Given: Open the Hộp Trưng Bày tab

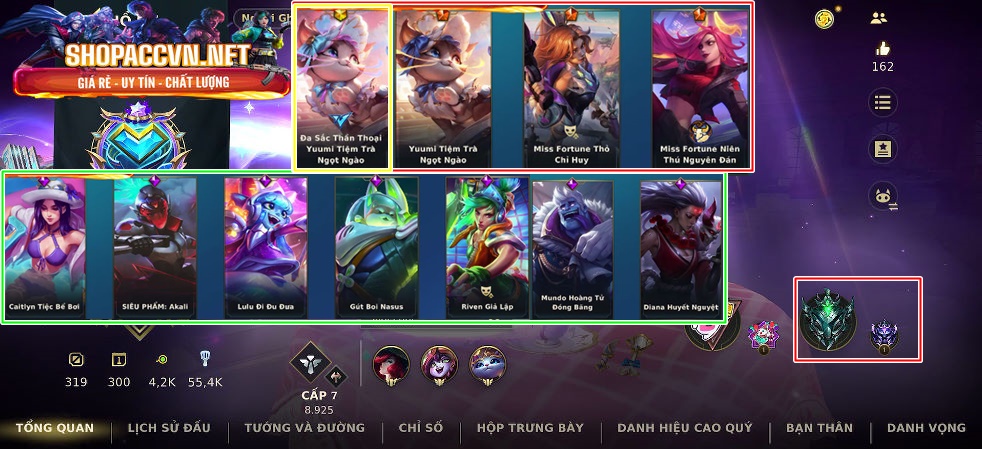Looking at the screenshot, I should 530,428.
